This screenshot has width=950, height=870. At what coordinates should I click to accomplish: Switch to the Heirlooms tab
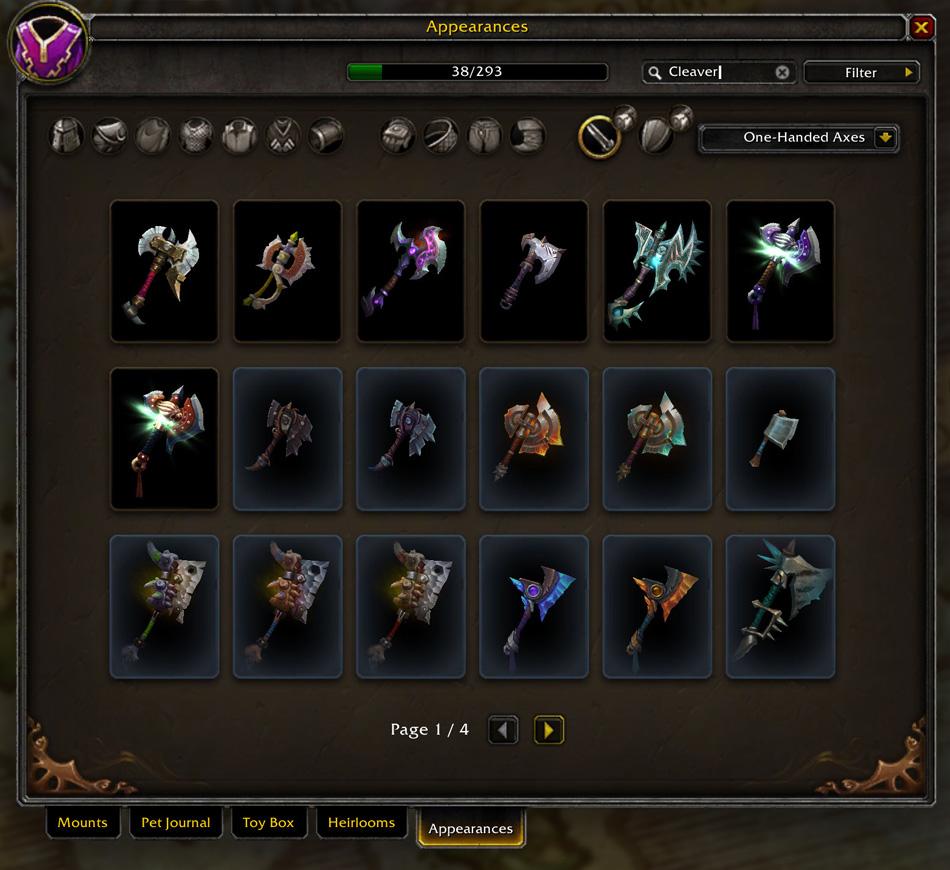click(361, 823)
